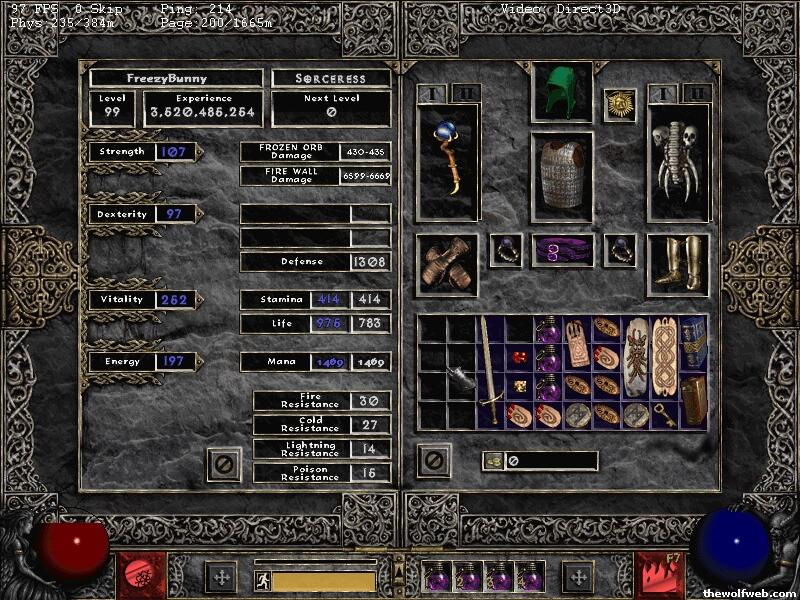Select the ring beside the gloves

[504, 251]
